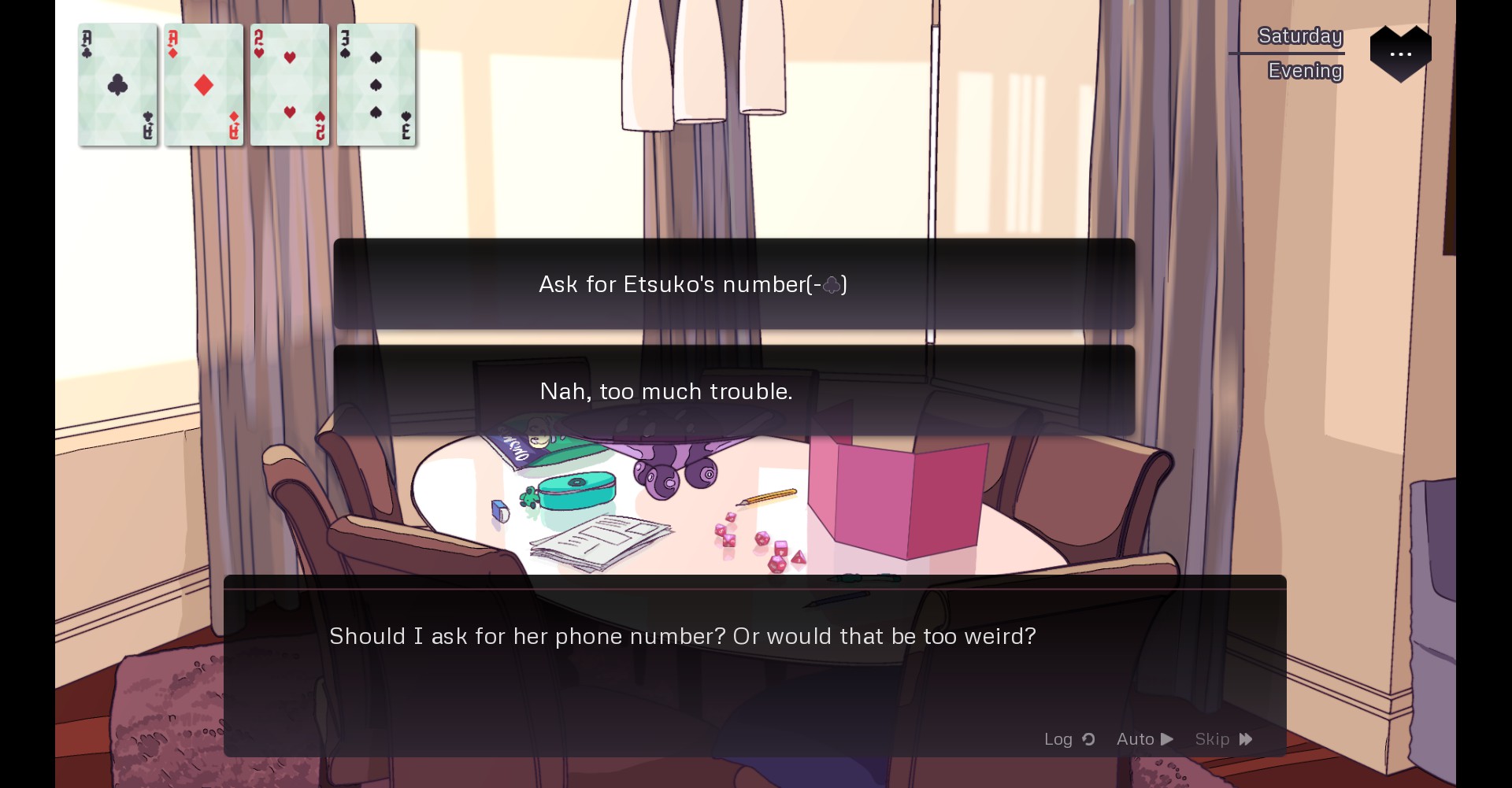Activate Skip dialogue
Viewport: 1512px width, 788px height.
pos(1223,739)
